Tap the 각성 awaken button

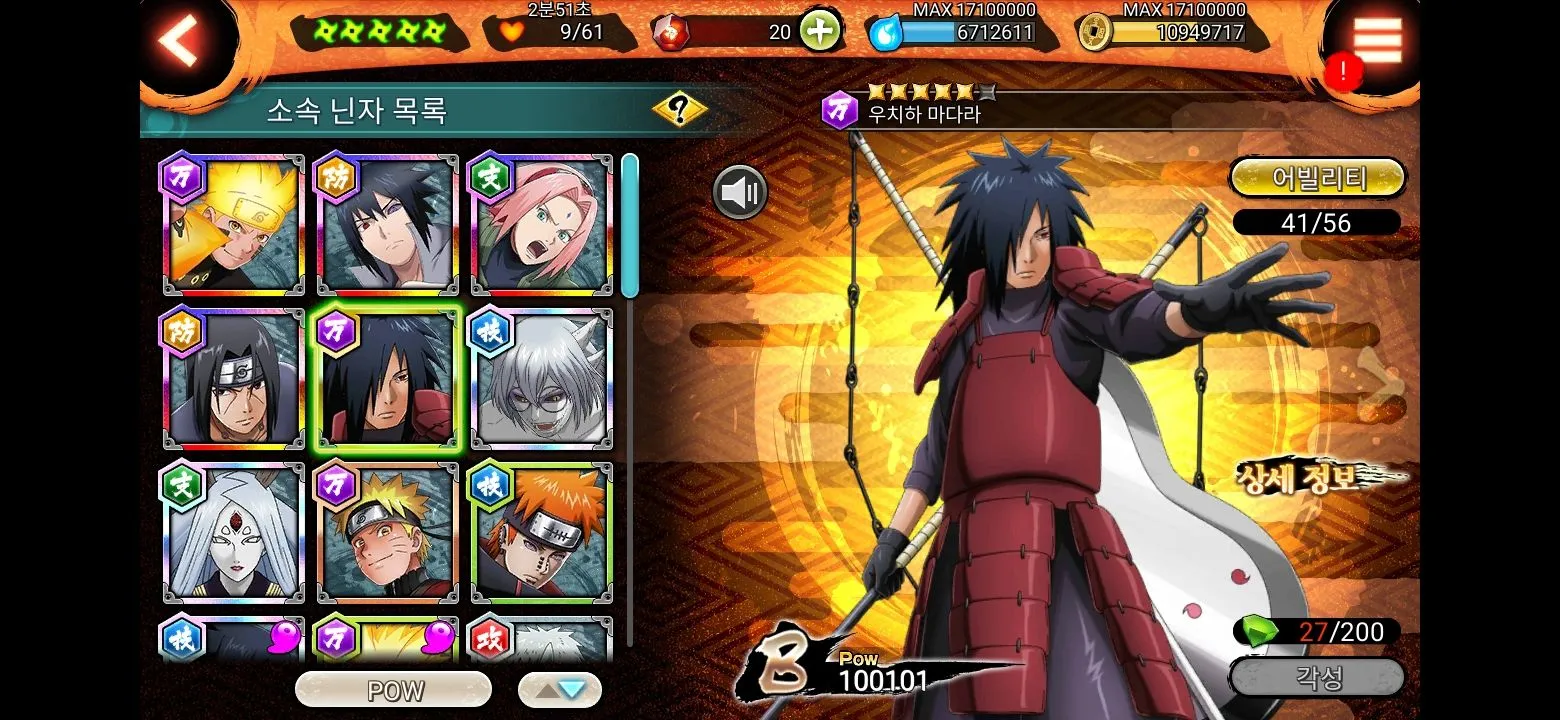point(1318,678)
